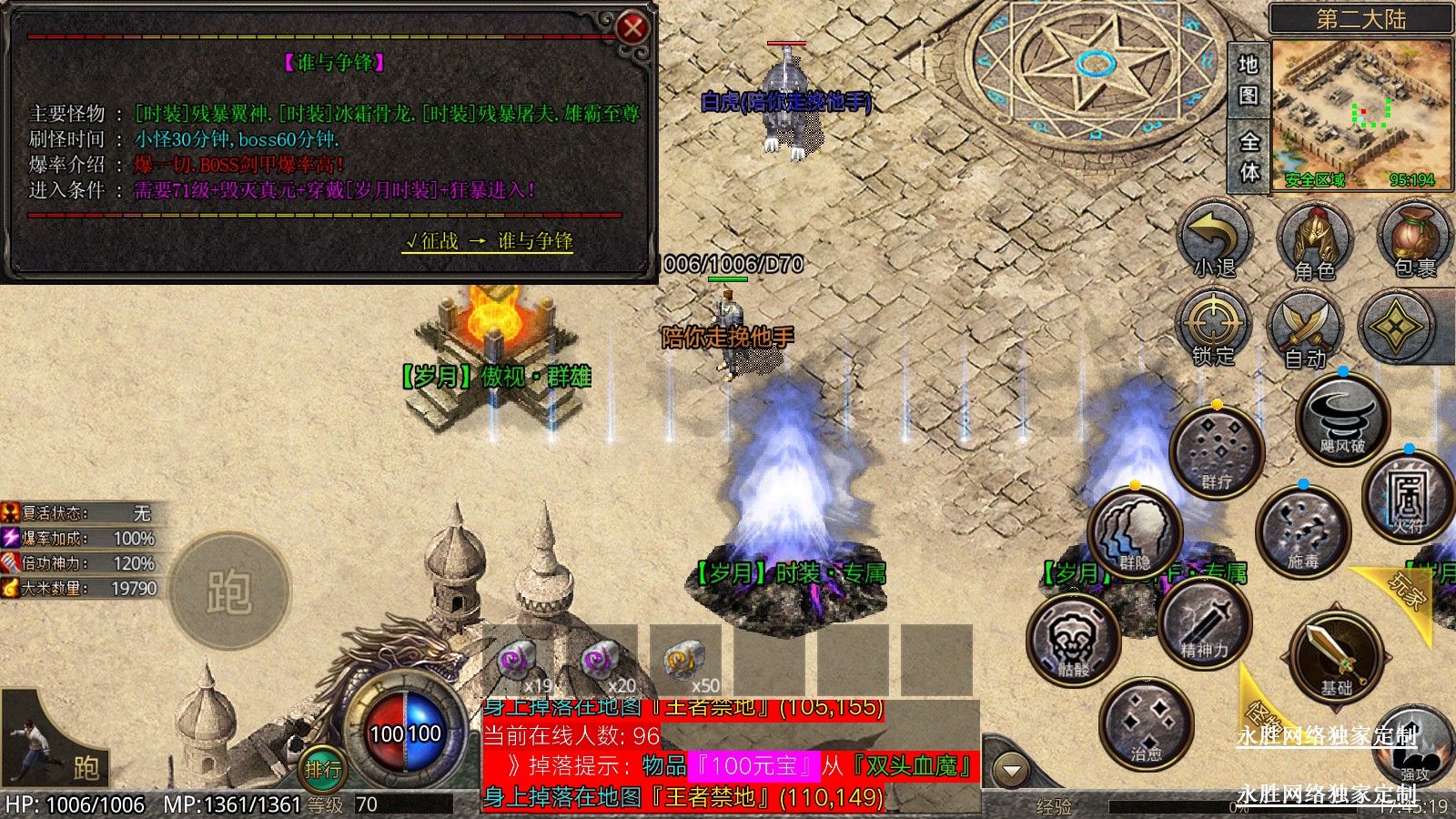Close the 谁与争锋 info panel
This screenshot has width=1456, height=819.
click(632, 28)
